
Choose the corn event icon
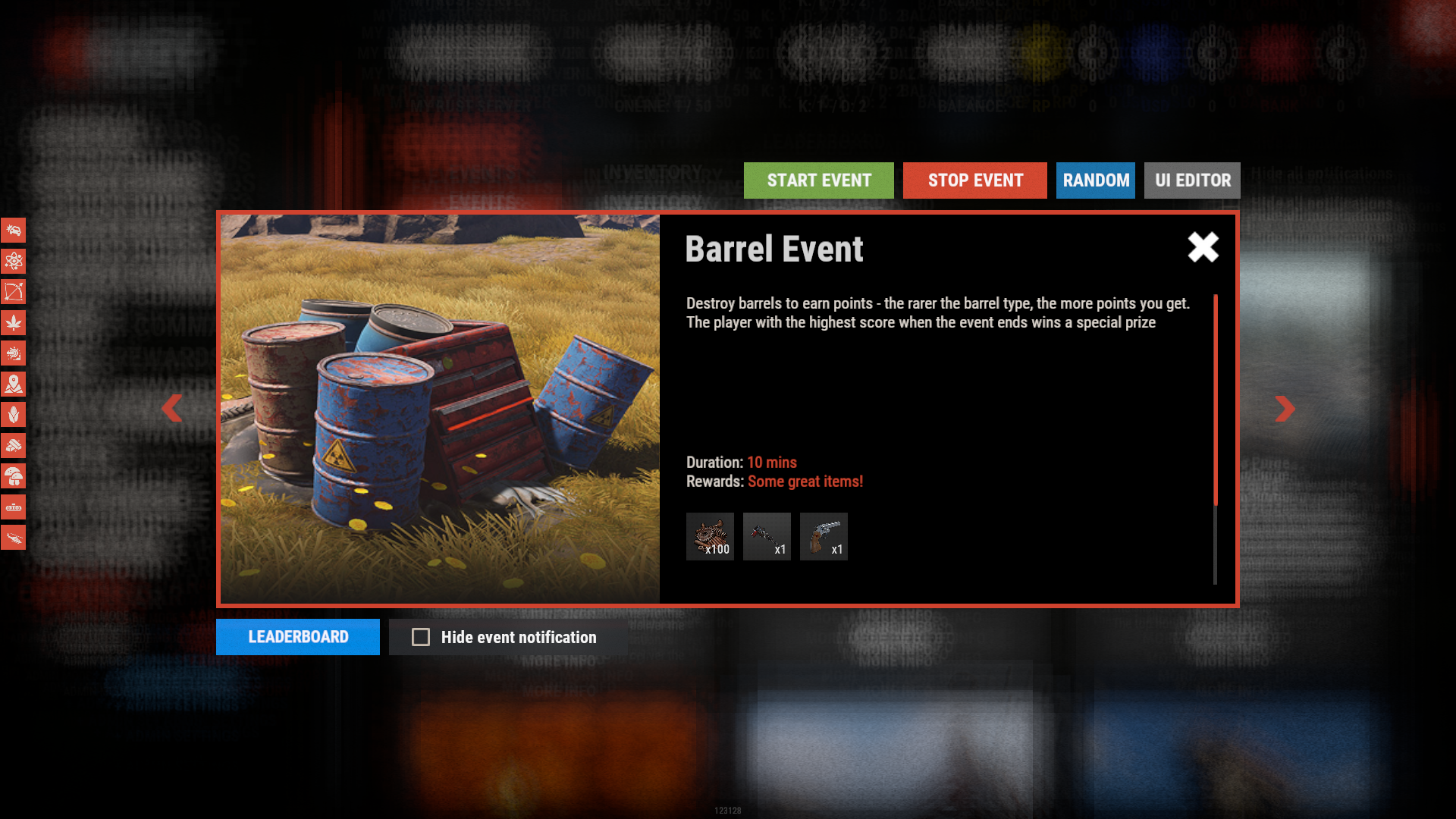click(14, 415)
